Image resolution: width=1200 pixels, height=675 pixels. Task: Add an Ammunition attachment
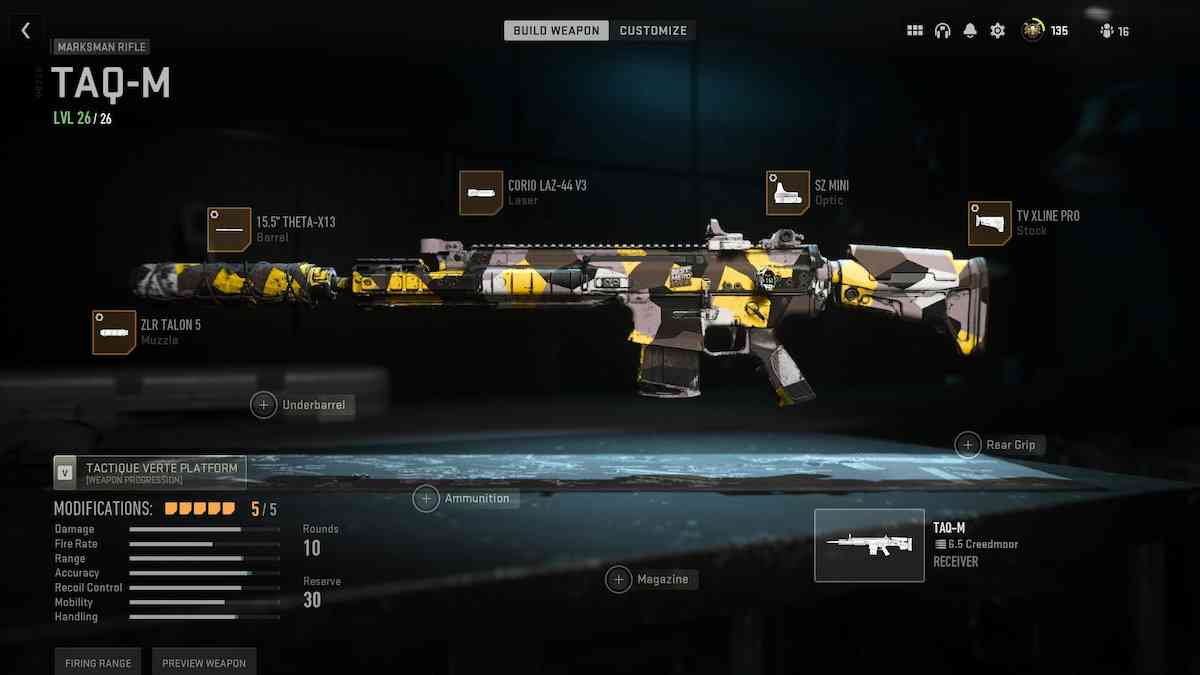point(427,498)
